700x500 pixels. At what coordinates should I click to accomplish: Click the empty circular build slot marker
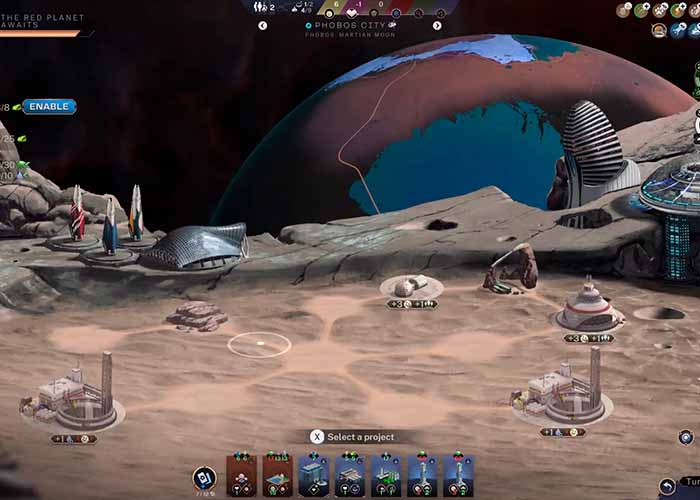click(x=259, y=345)
